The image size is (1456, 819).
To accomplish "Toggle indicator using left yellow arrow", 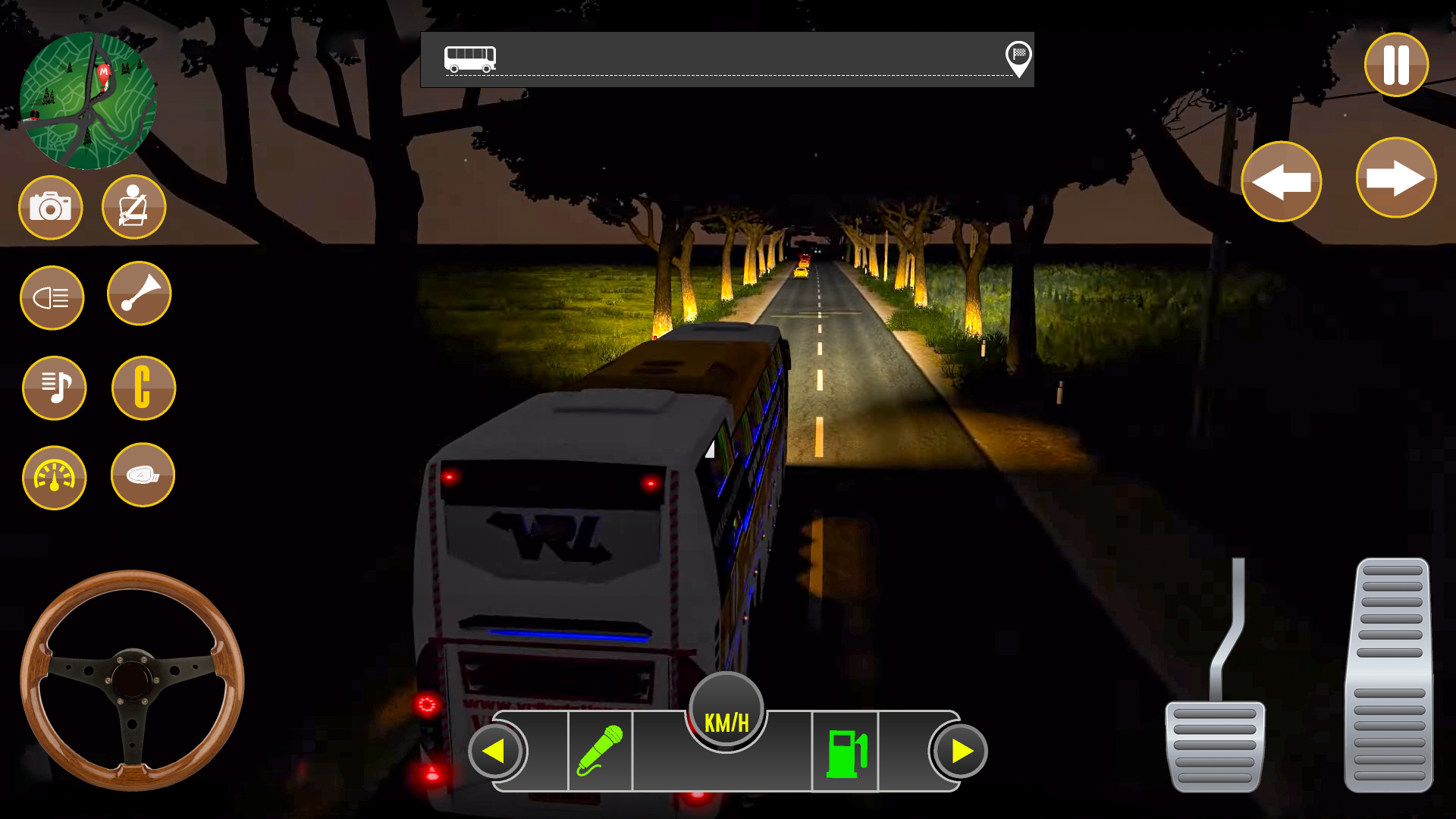I will tap(496, 751).
